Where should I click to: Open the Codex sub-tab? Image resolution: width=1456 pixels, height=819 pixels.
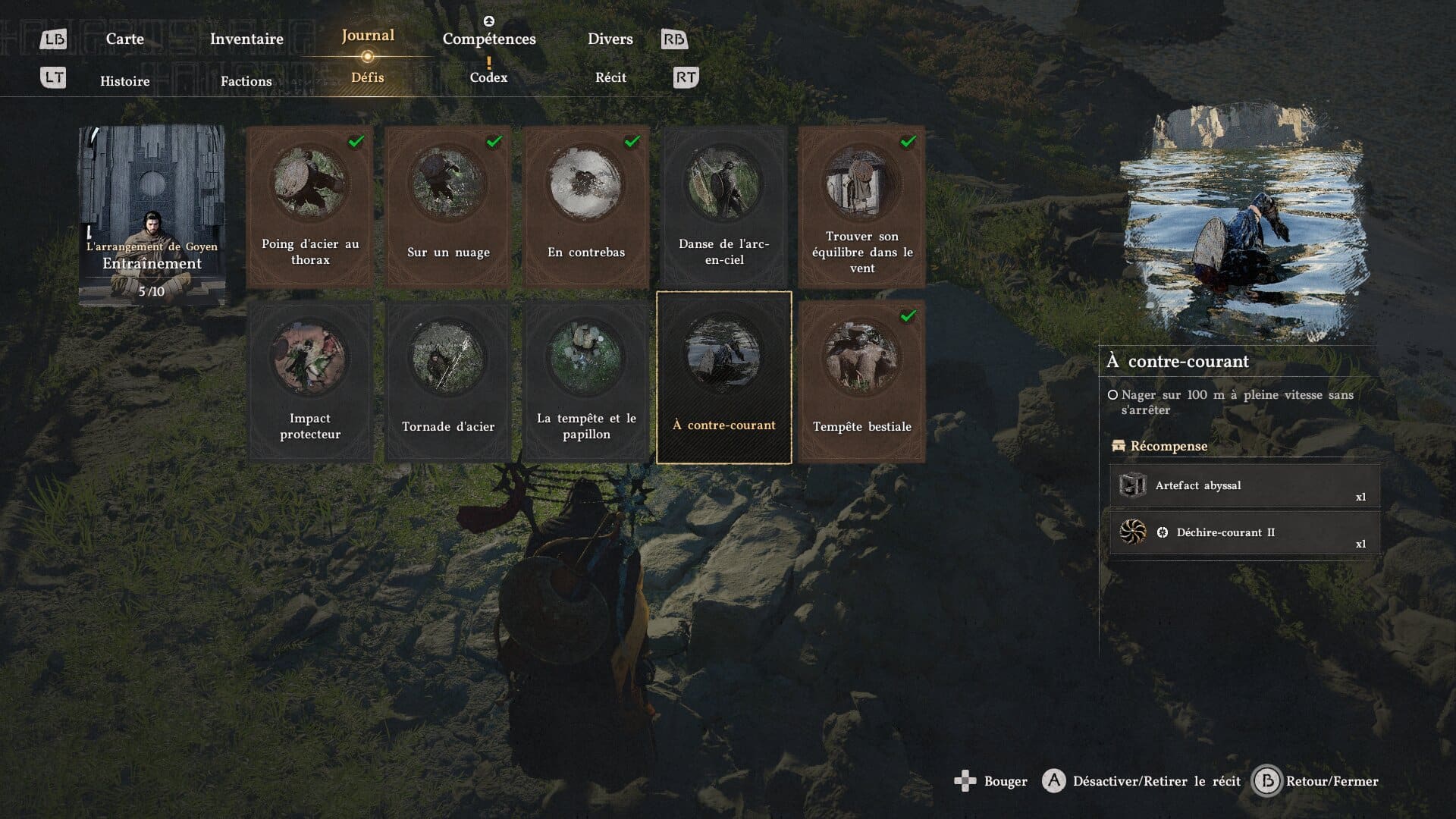click(x=488, y=77)
